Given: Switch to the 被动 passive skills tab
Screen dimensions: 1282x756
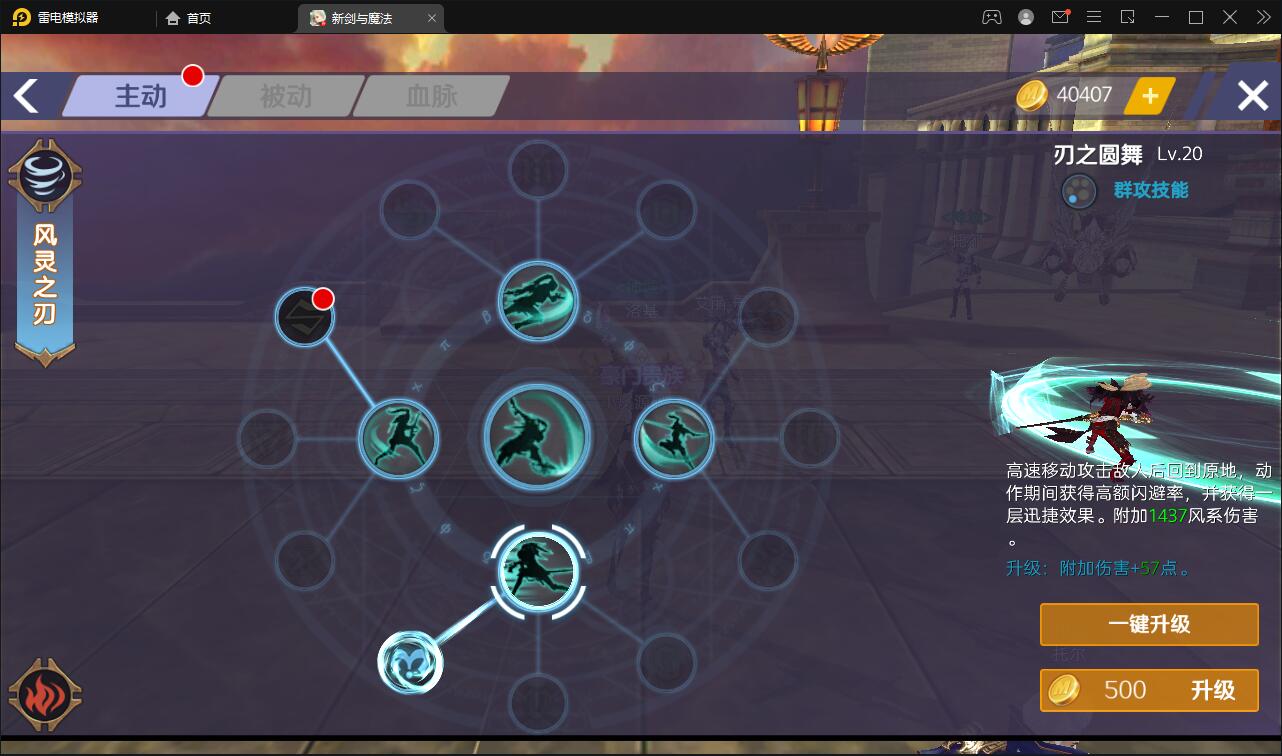Looking at the screenshot, I should [x=283, y=94].
